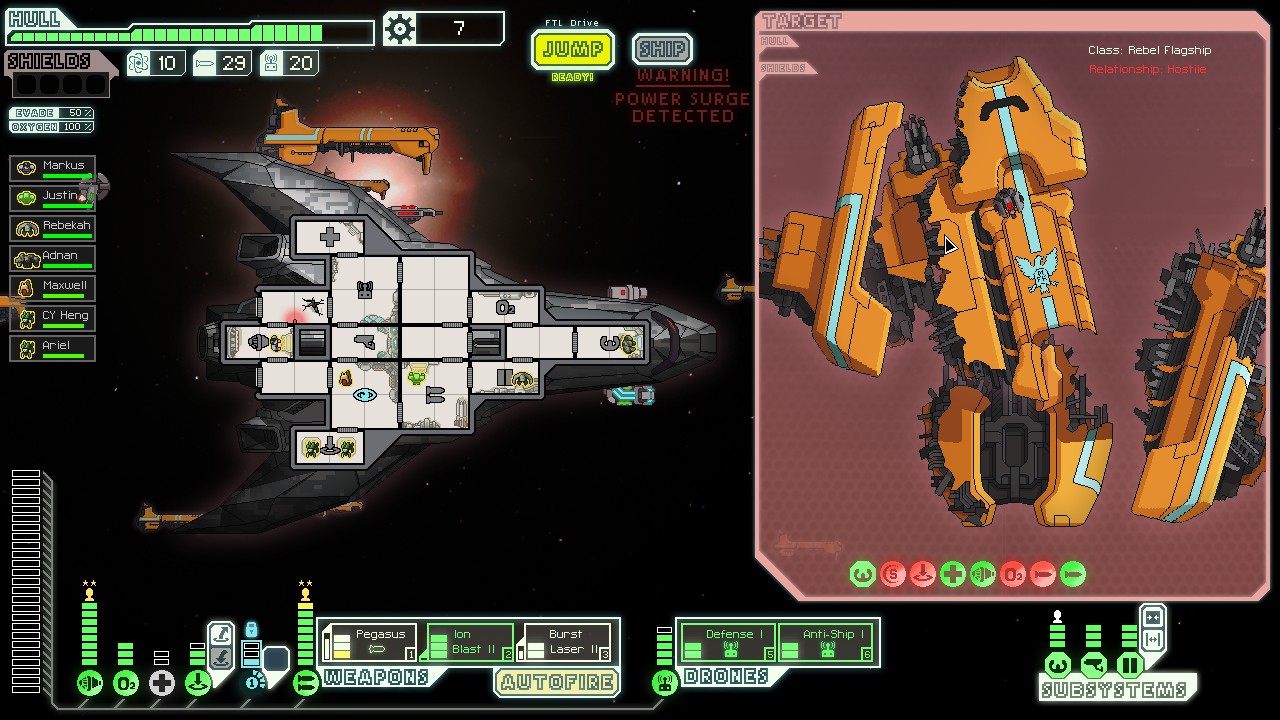Click the doors subsystem icon
1280x720 pixels.
click(x=1131, y=664)
